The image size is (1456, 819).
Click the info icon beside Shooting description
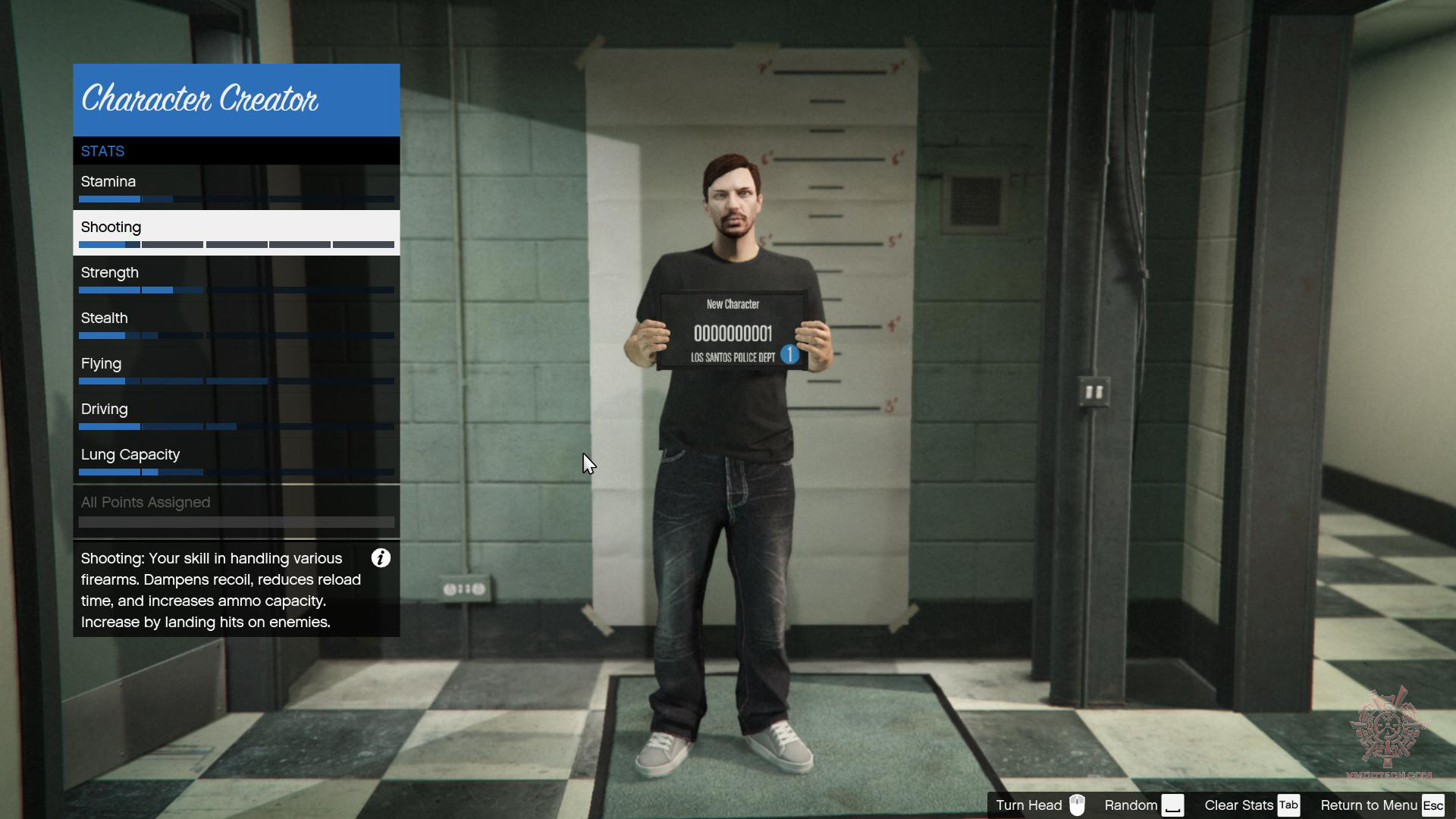pyautogui.click(x=381, y=559)
